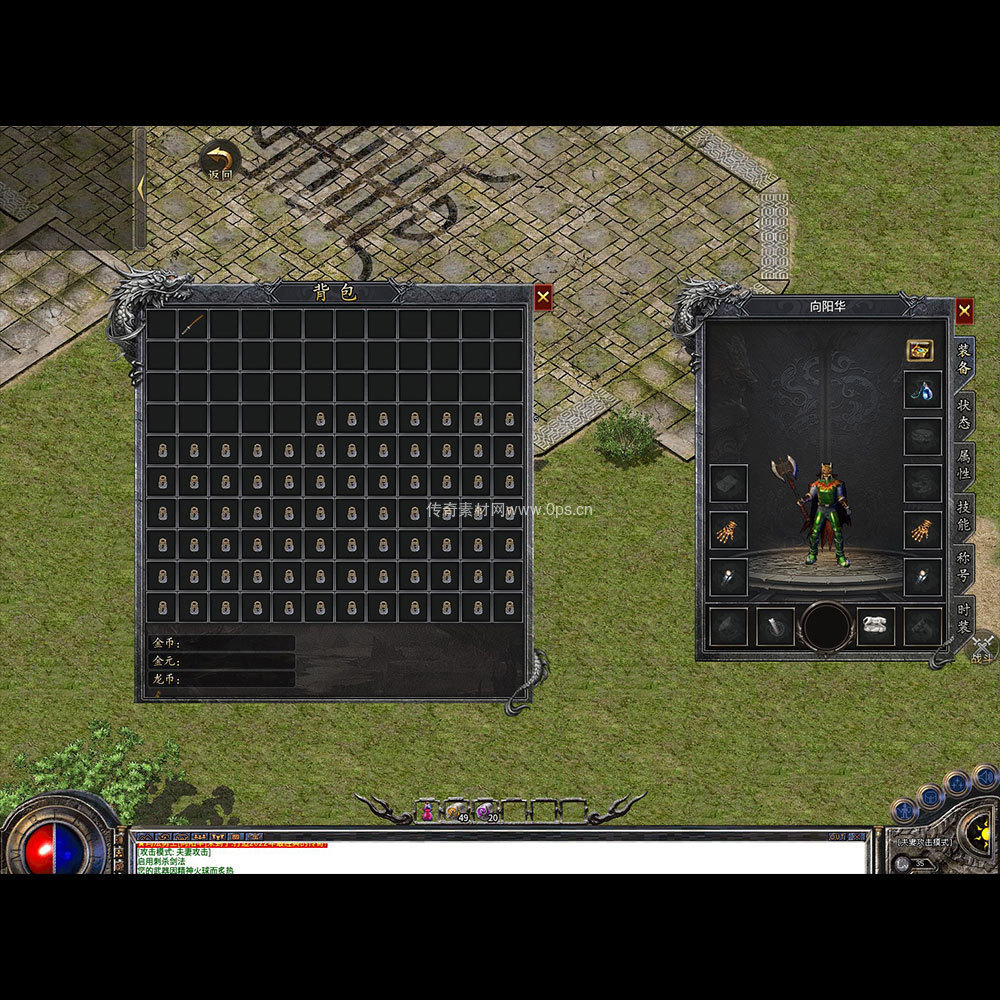This screenshot has height=1000, width=1000.
Task: Use the purple item with count 20
Action: 486,811
